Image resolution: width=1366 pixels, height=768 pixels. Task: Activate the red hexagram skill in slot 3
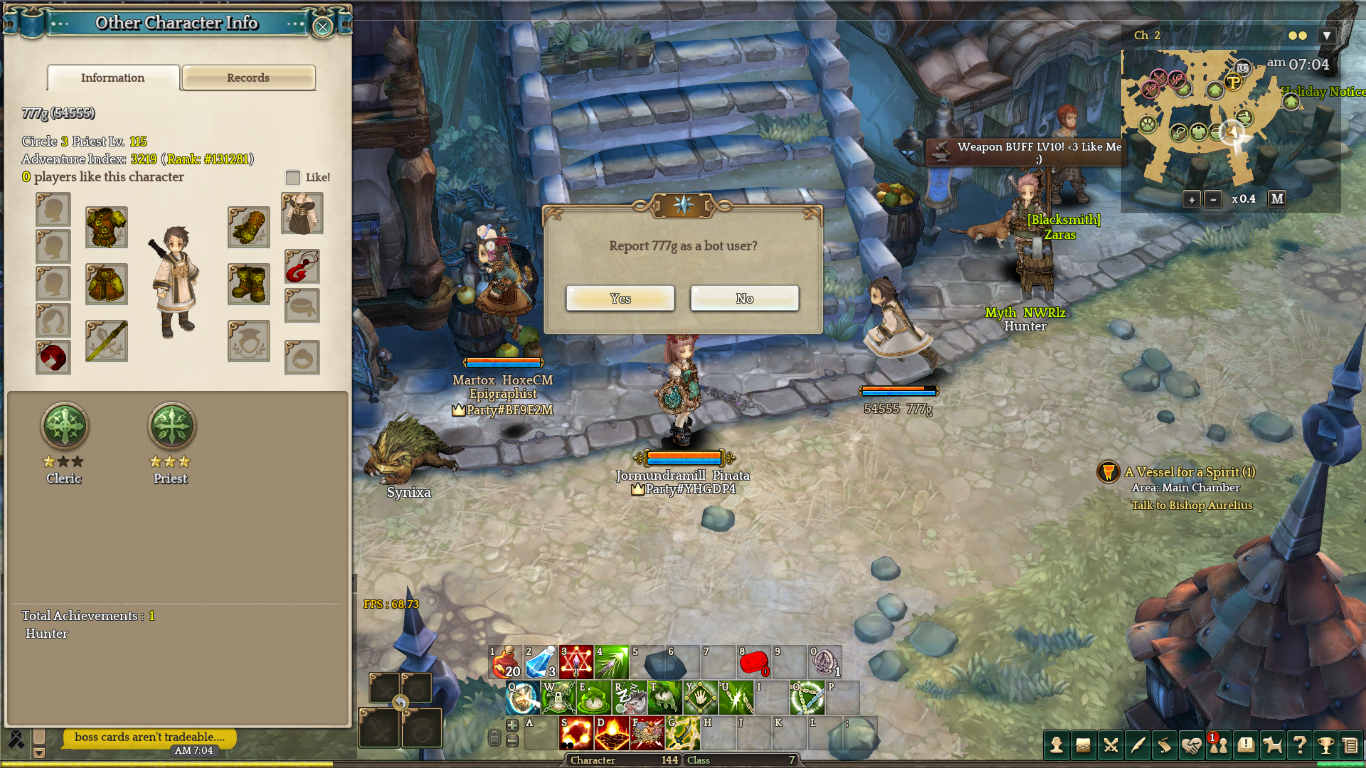[576, 661]
